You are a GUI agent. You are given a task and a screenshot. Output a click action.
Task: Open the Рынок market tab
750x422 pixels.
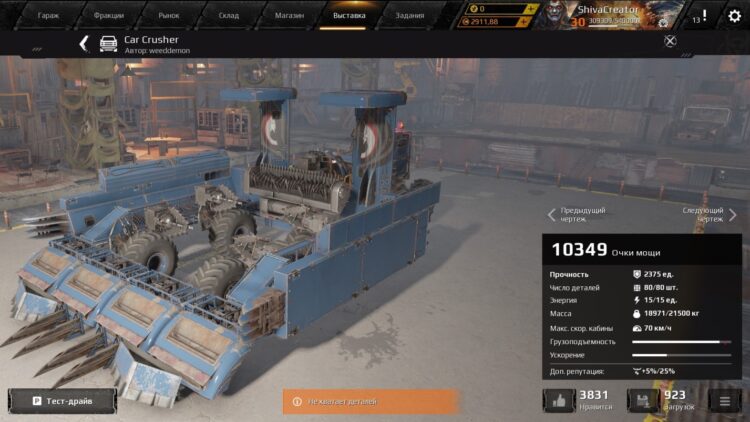click(x=169, y=15)
